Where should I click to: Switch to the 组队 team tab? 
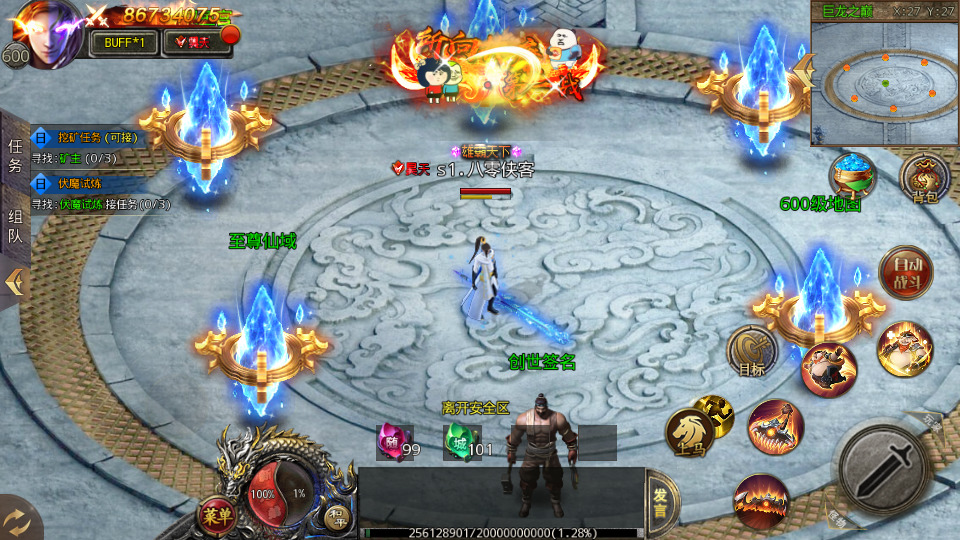(x=15, y=226)
